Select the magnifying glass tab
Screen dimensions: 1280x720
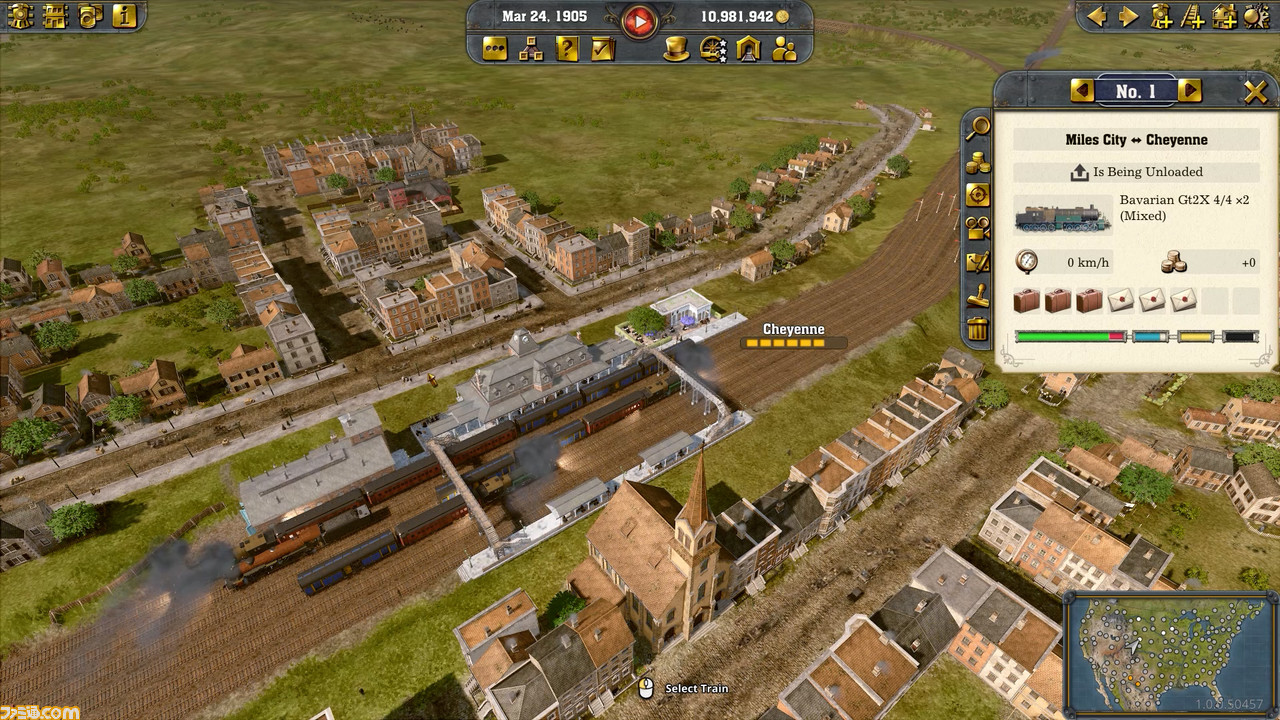click(977, 127)
